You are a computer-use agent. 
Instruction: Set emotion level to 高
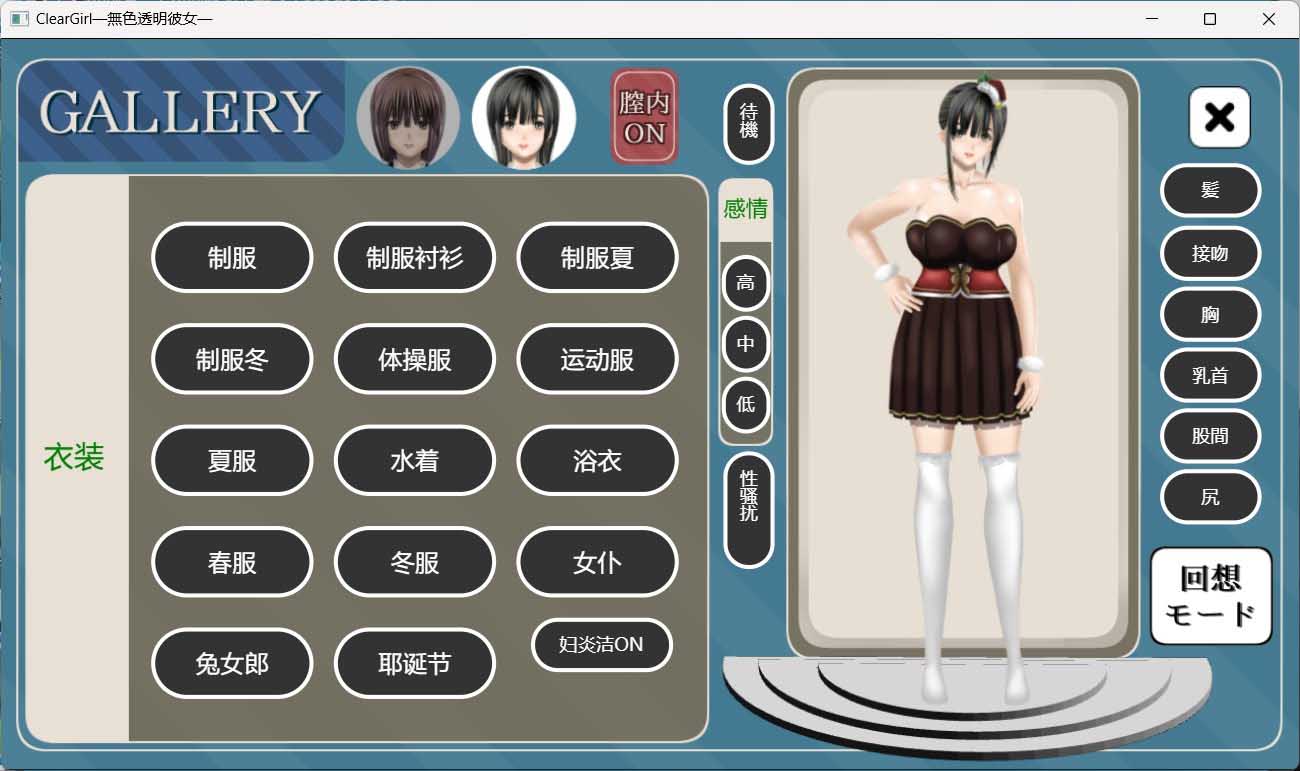pos(746,283)
